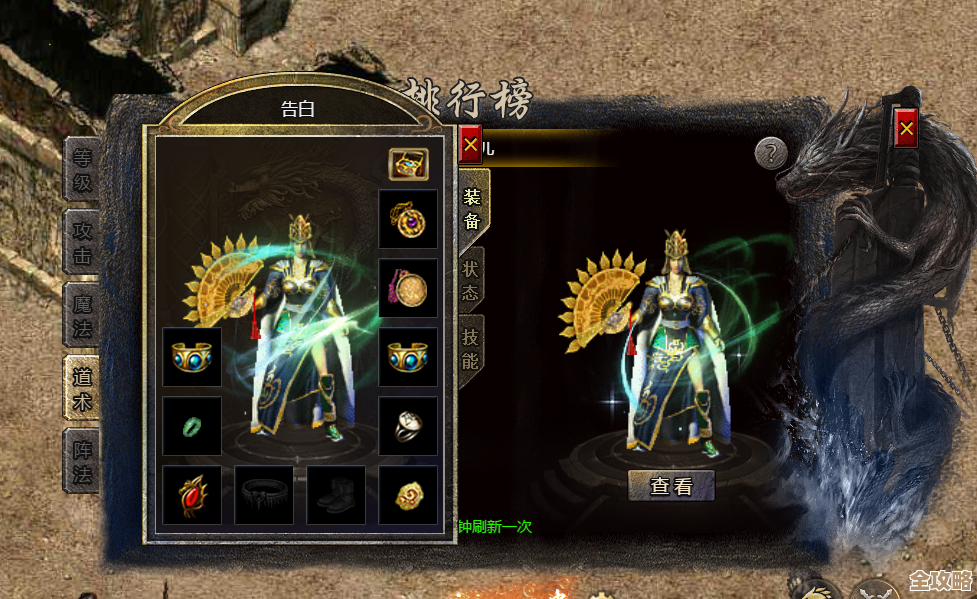Select the silver ring slot

coord(408,426)
